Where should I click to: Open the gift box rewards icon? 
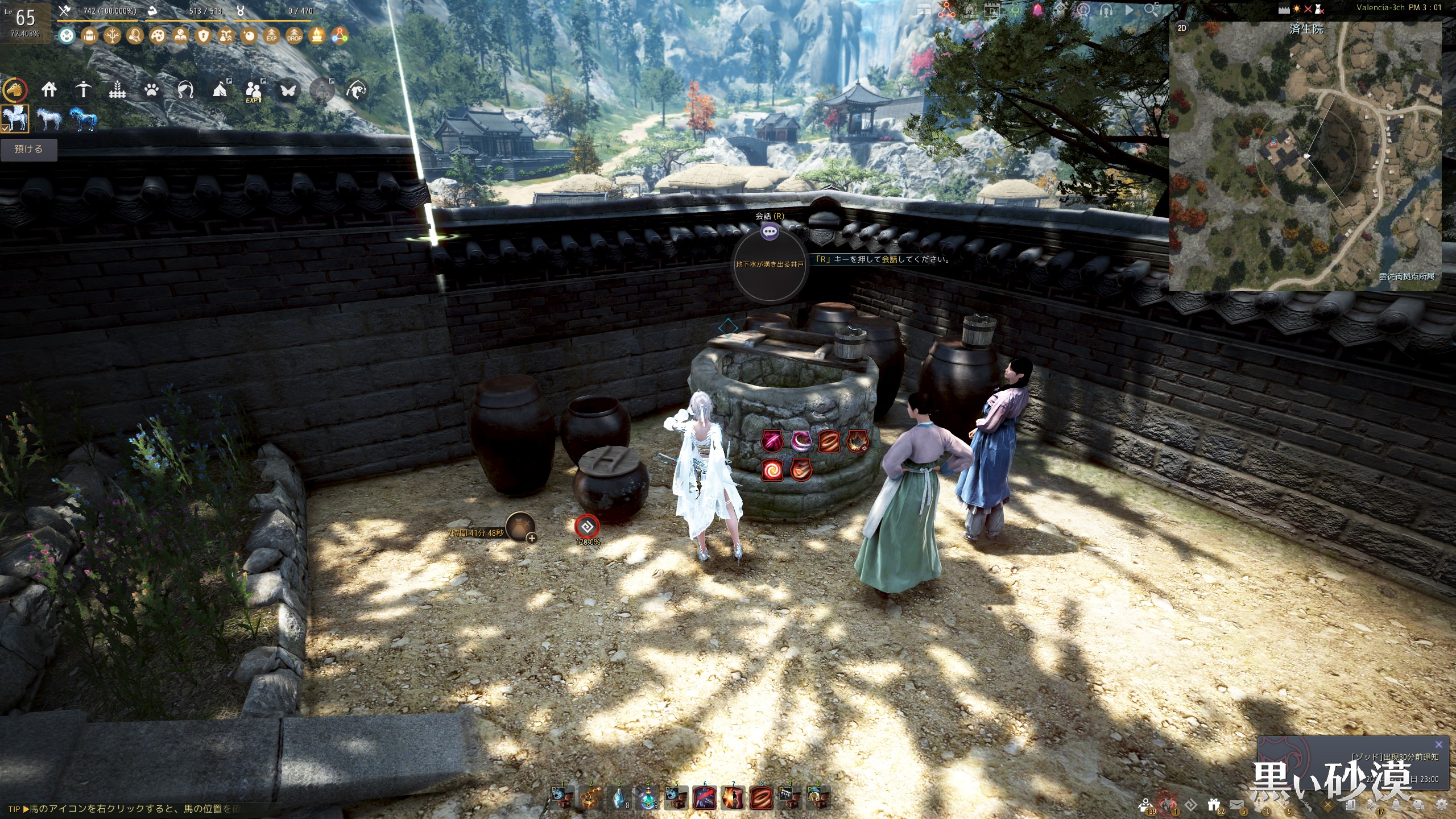coord(1214,804)
